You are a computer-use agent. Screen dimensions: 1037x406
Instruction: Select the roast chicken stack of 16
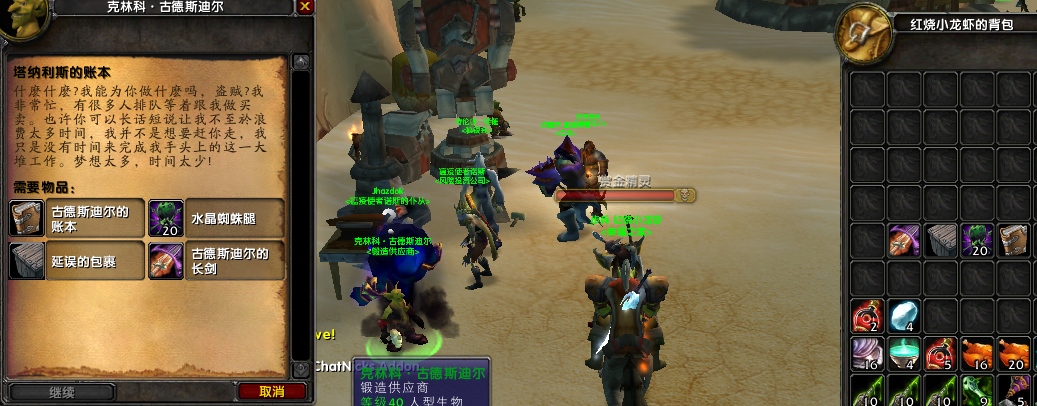(x=977, y=353)
